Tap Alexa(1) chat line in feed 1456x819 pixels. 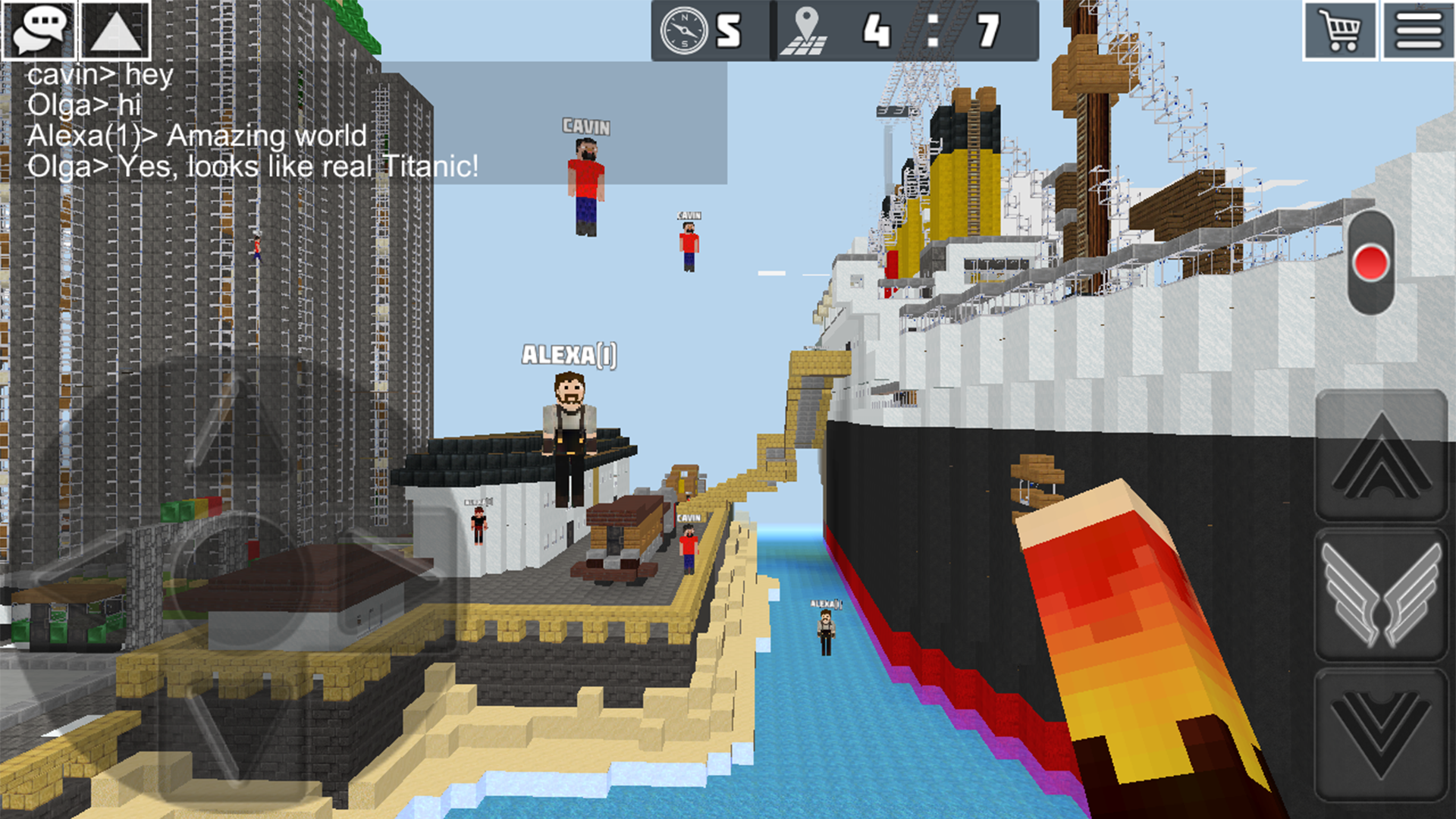tap(197, 137)
